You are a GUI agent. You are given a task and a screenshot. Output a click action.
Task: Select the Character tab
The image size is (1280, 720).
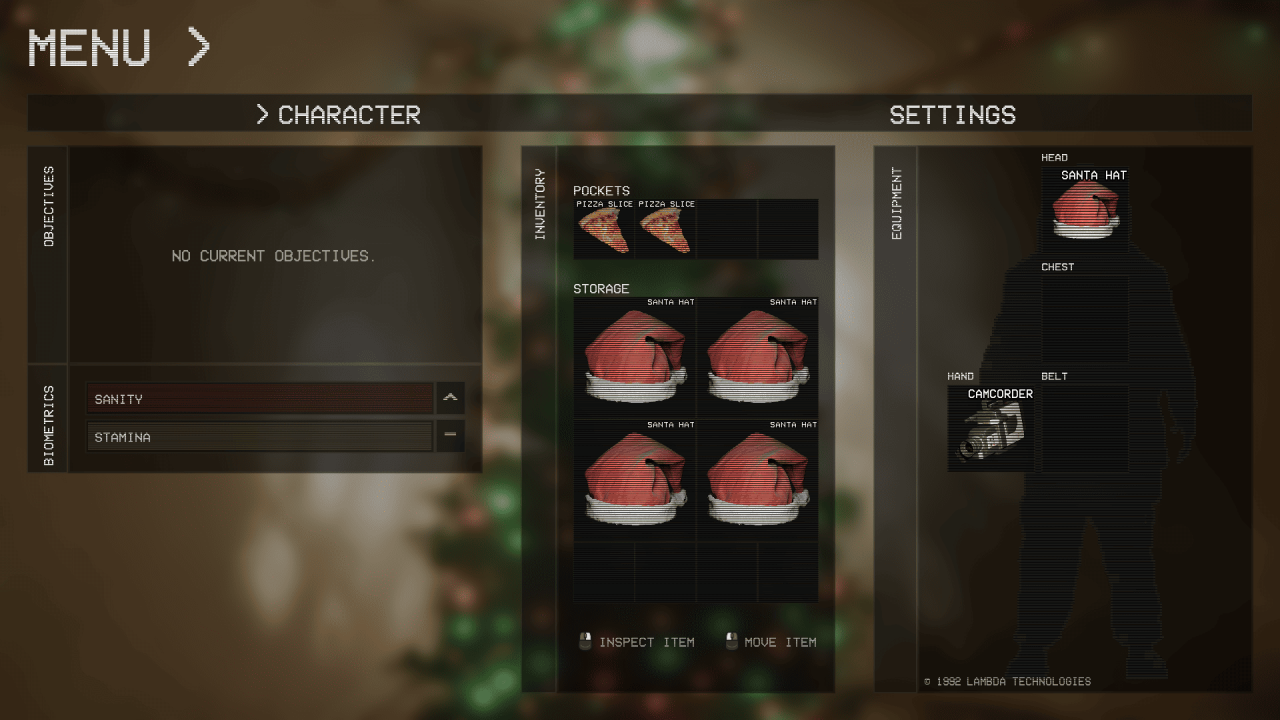pos(338,115)
